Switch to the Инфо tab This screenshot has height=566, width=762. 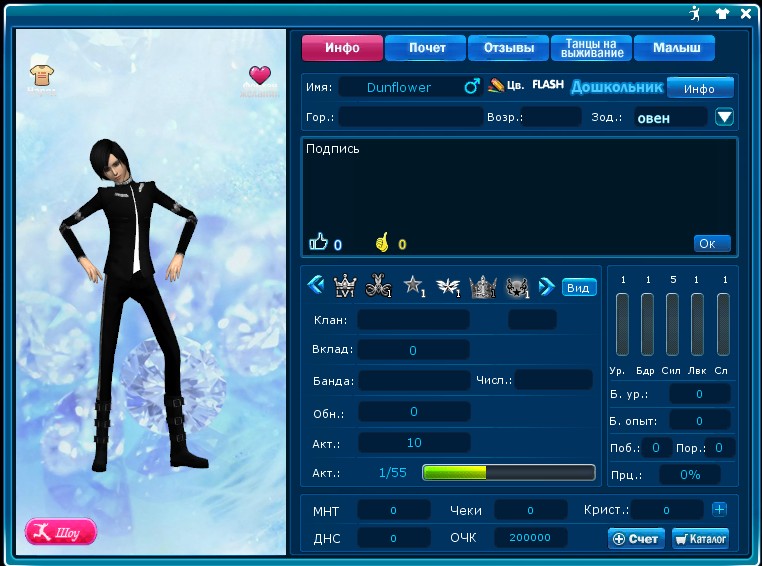click(x=343, y=48)
